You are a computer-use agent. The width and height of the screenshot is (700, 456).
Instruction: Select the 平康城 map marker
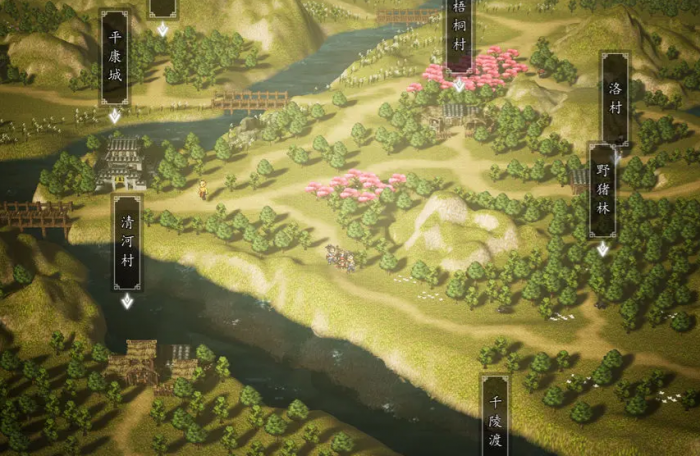pos(115,58)
